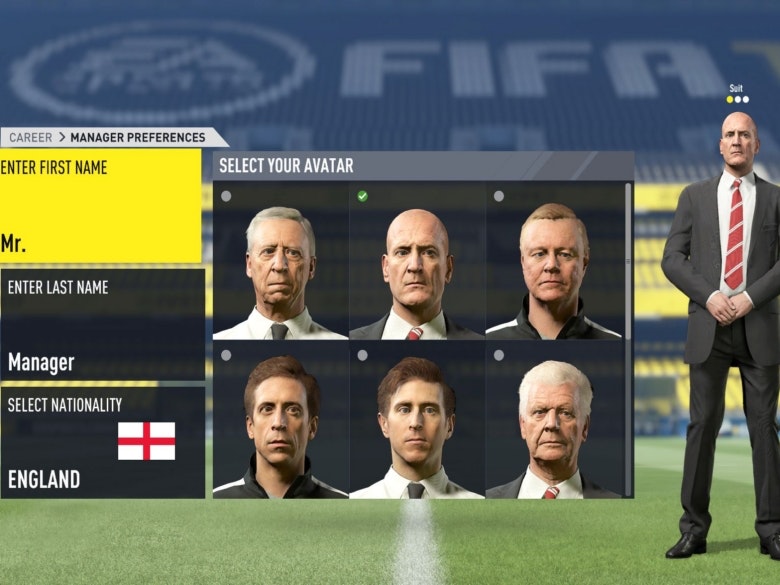This screenshot has height=585, width=780.
Task: Choose the white-haired avatar with red tie
Action: (553, 421)
